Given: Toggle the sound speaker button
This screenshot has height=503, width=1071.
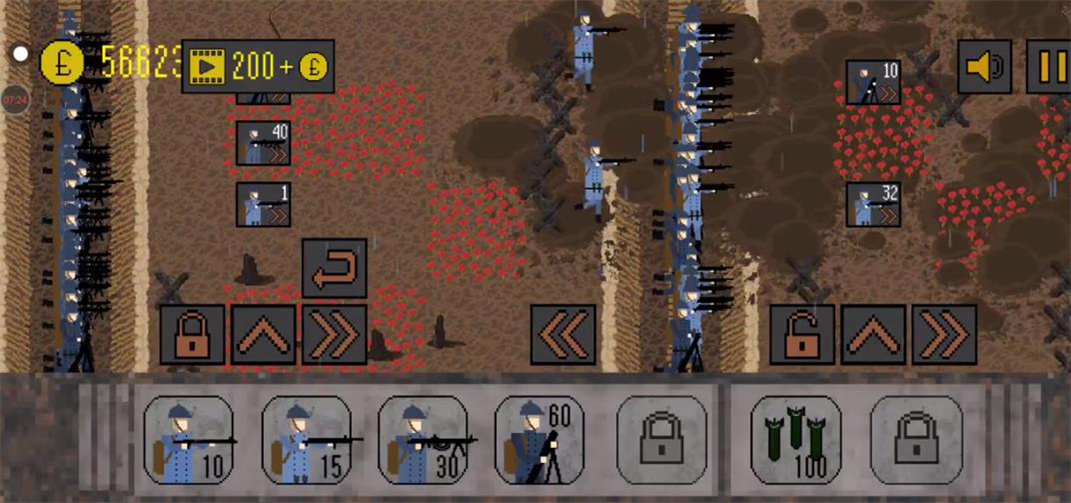Looking at the screenshot, I should 984,67.
